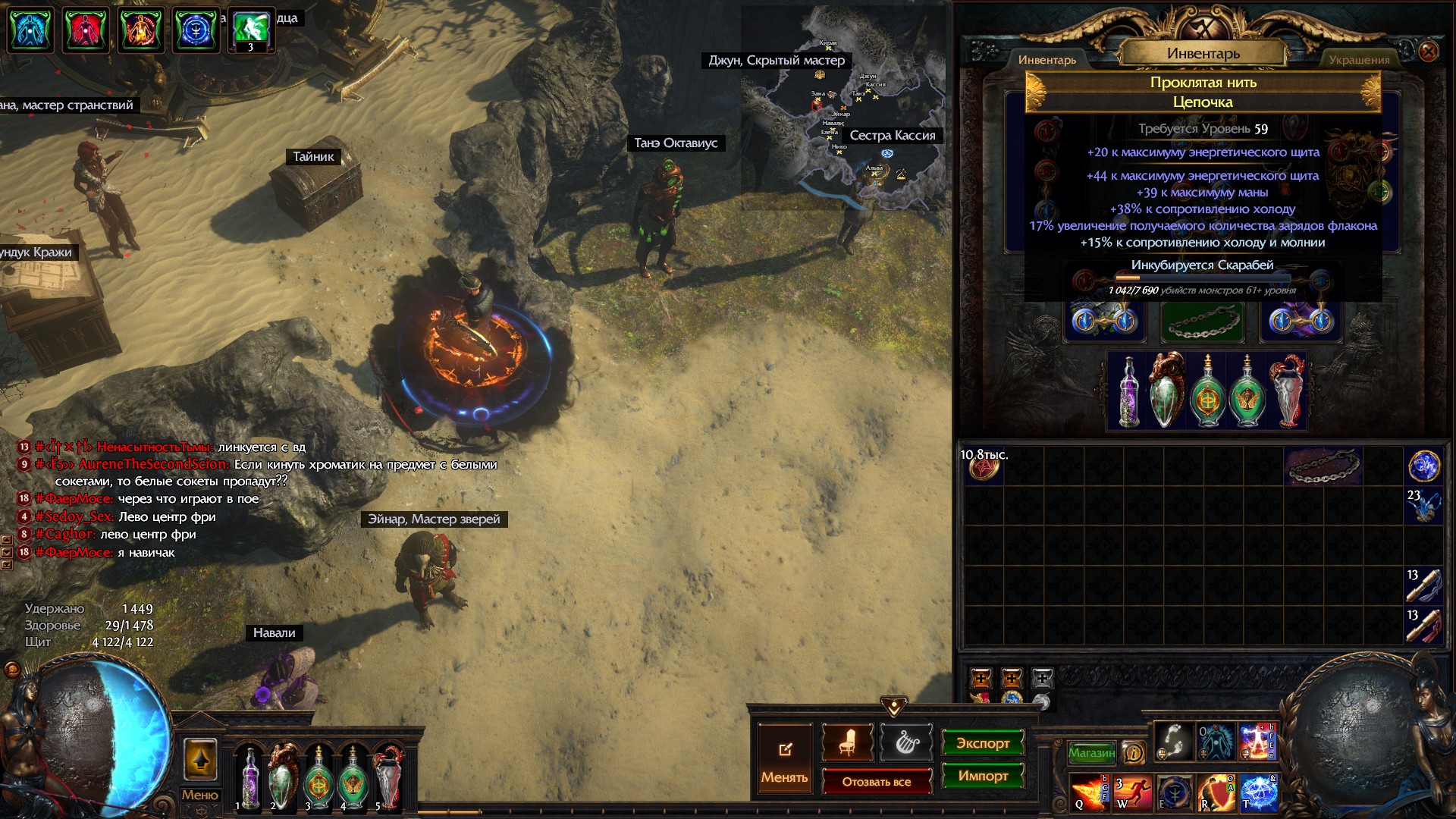This screenshot has height=819, width=1456.
Task: Click the yellow level-up arrow button
Action: pyautogui.click(x=200, y=759)
